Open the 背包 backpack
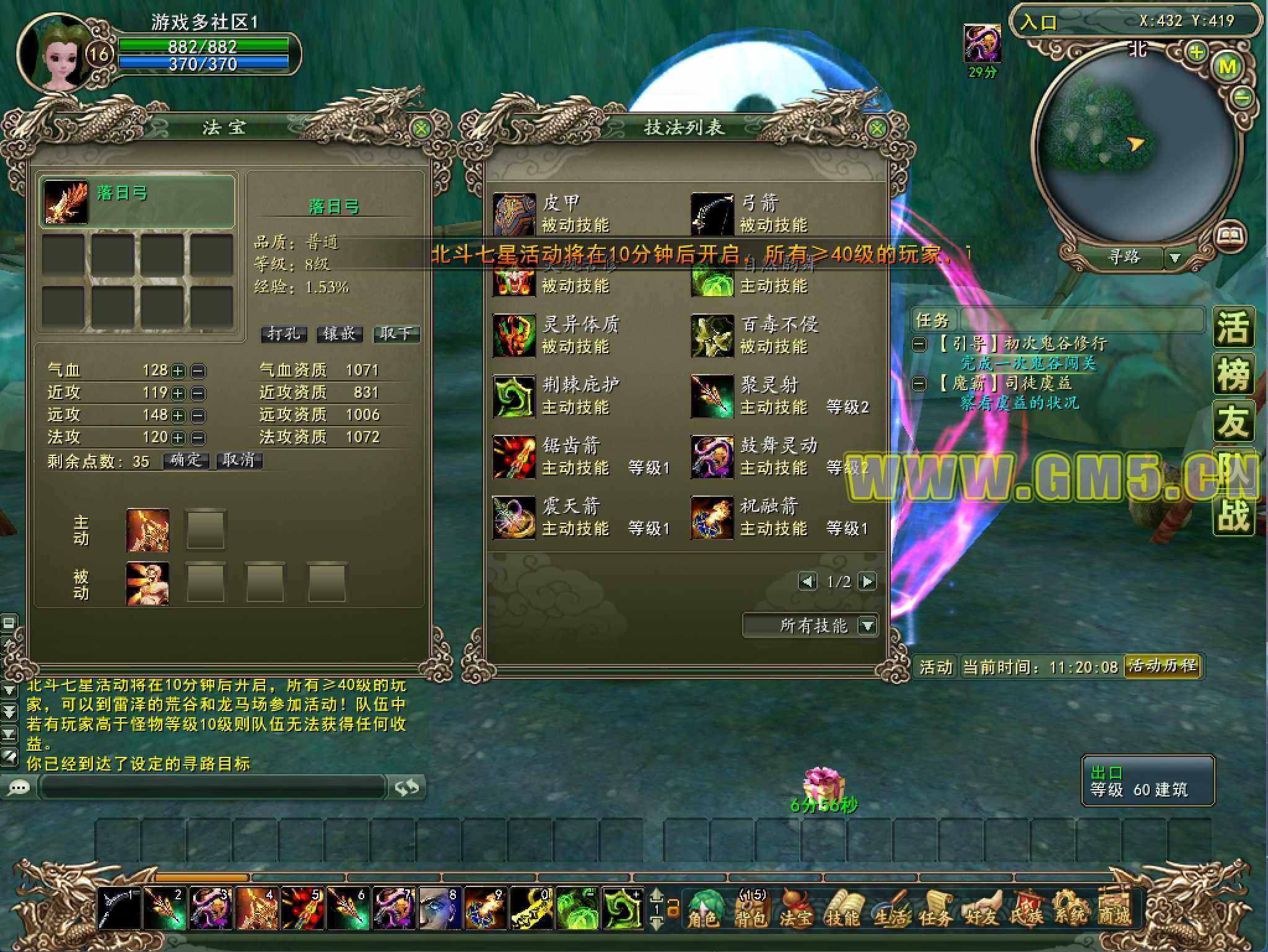Screen dimensions: 1268x952 pos(751,909)
